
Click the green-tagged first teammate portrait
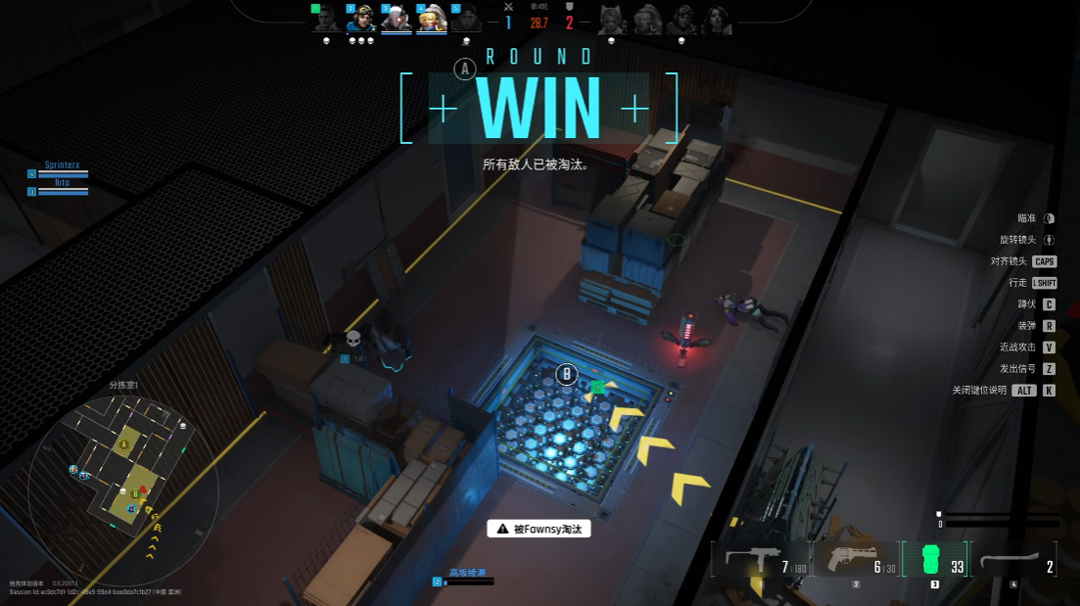click(326, 19)
